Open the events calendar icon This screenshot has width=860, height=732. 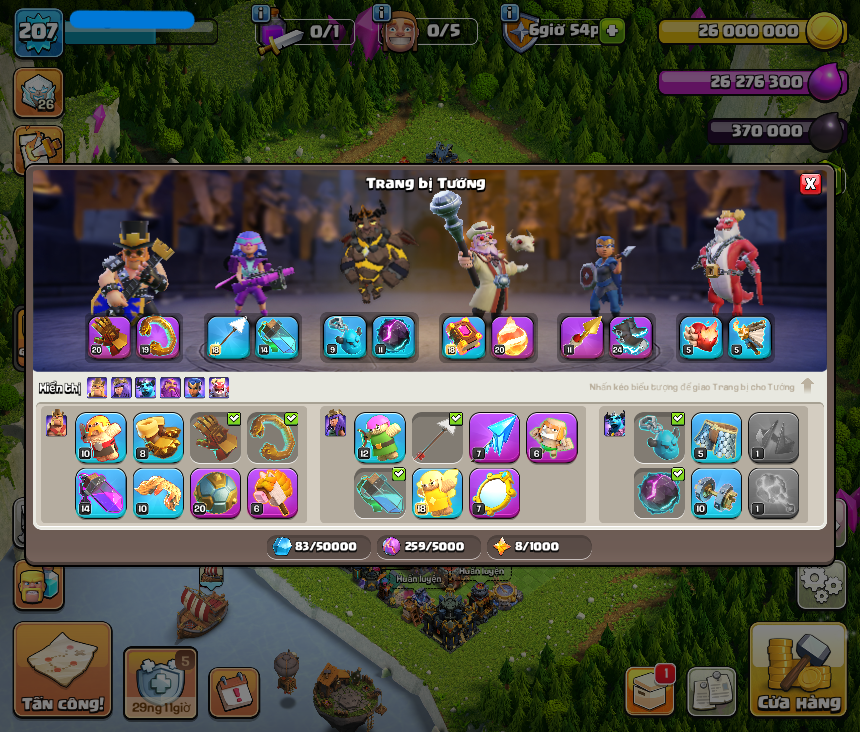click(x=234, y=692)
